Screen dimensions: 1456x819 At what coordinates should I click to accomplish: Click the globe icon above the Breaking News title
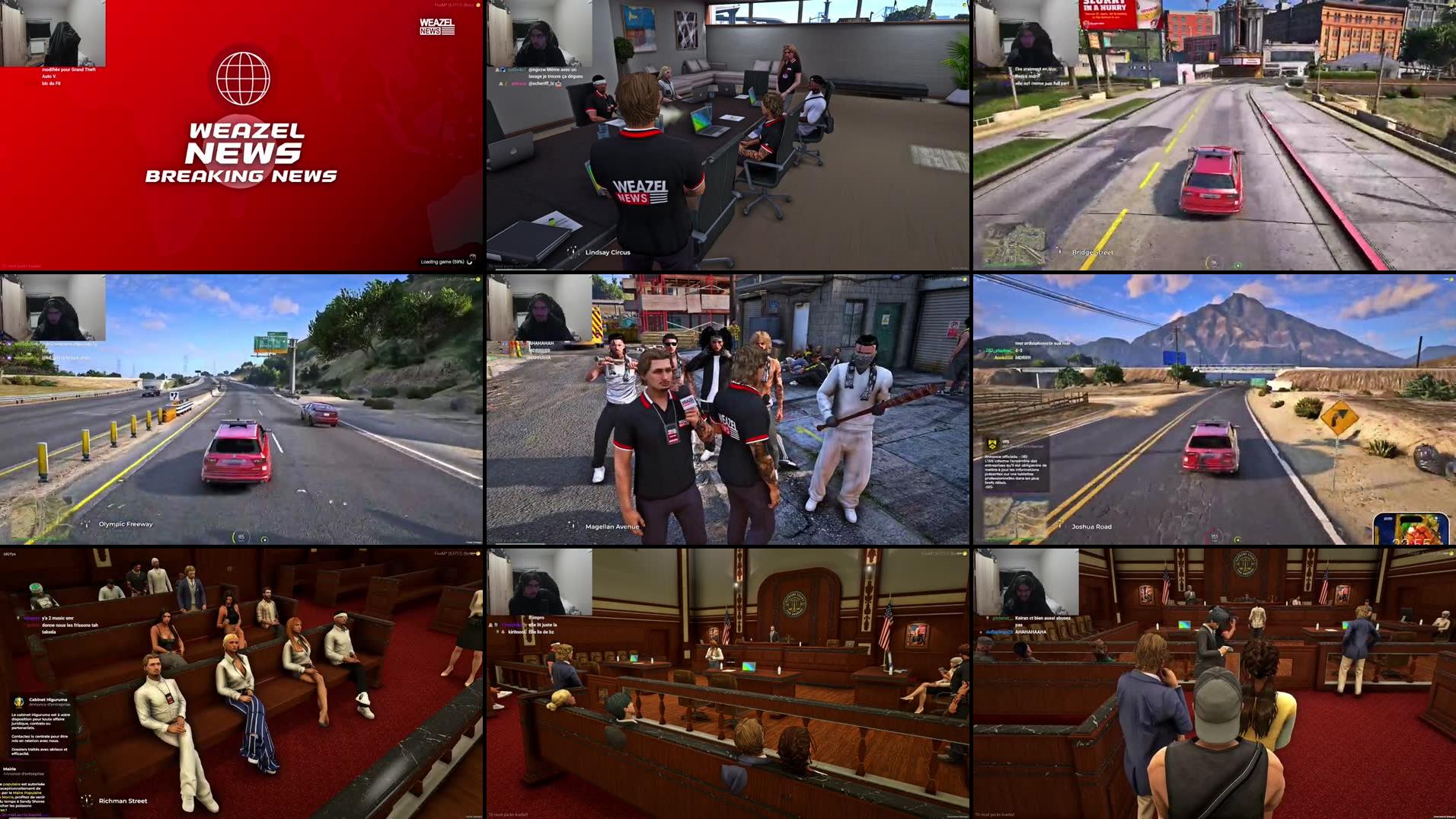[x=242, y=76]
